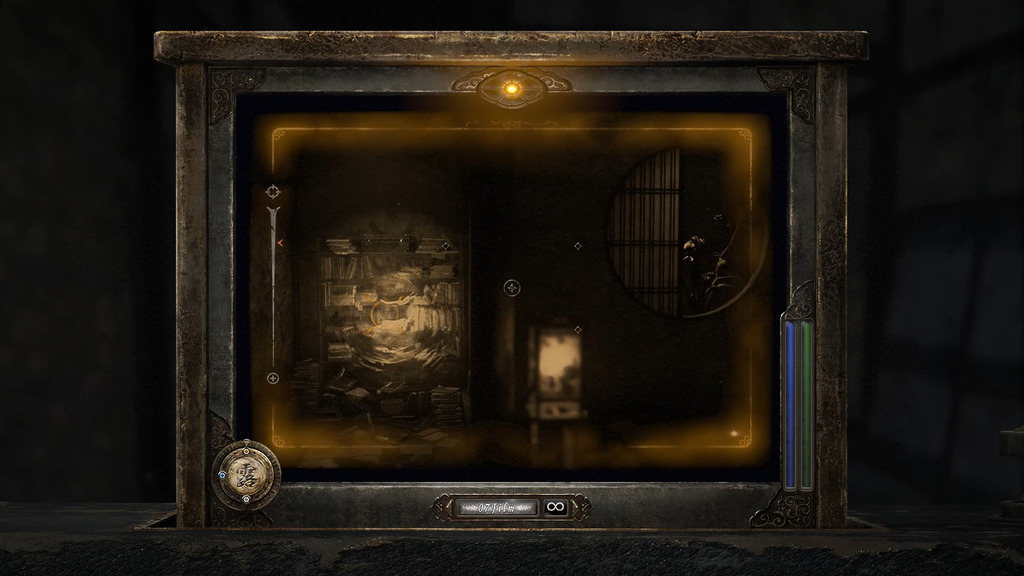Open the 07 film type selector
Image resolution: width=1024 pixels, height=576 pixels.
[497, 507]
